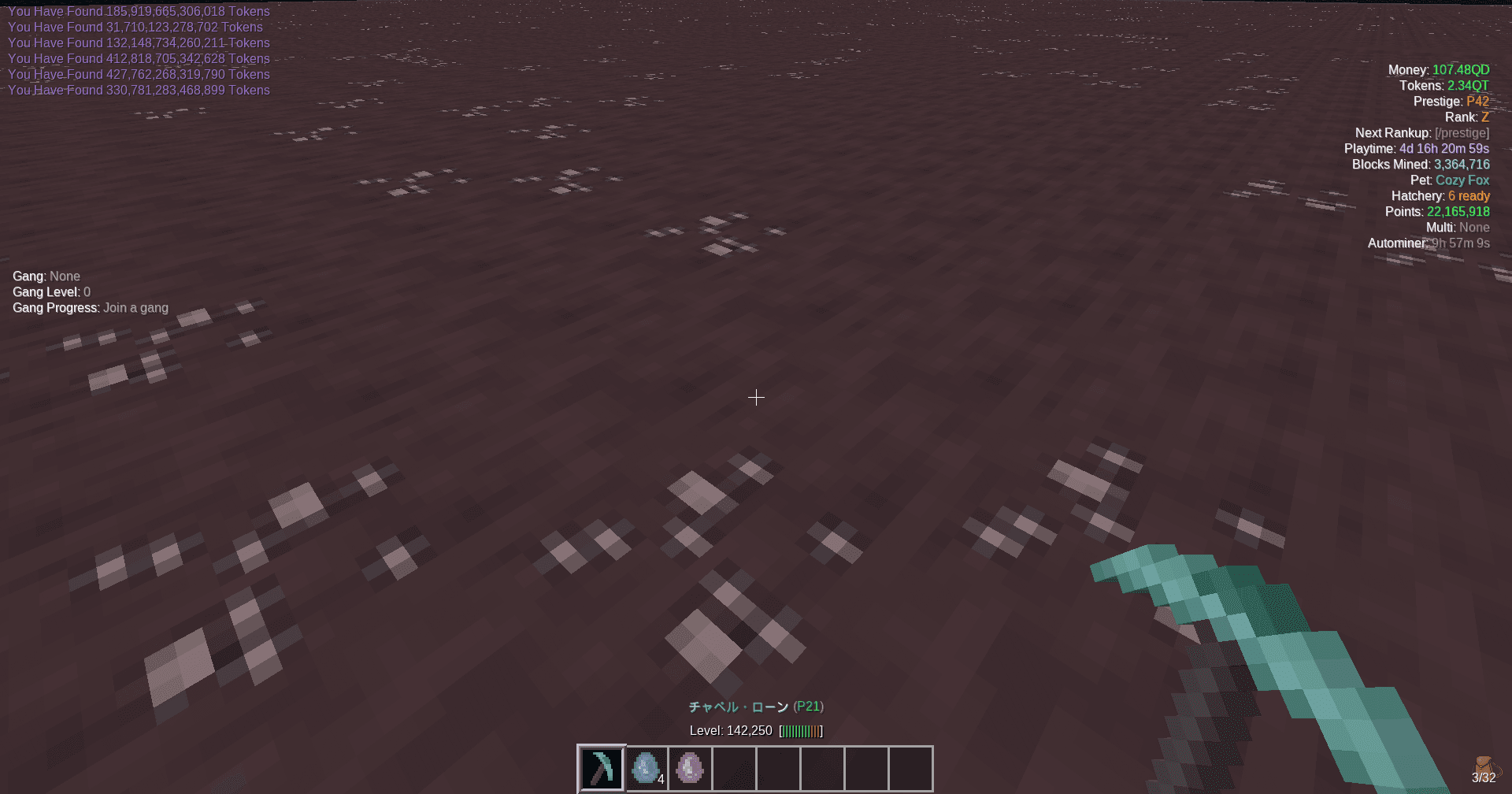This screenshot has height=794, width=1512.
Task: Expand the Gang Progress entry
Action: [55, 307]
